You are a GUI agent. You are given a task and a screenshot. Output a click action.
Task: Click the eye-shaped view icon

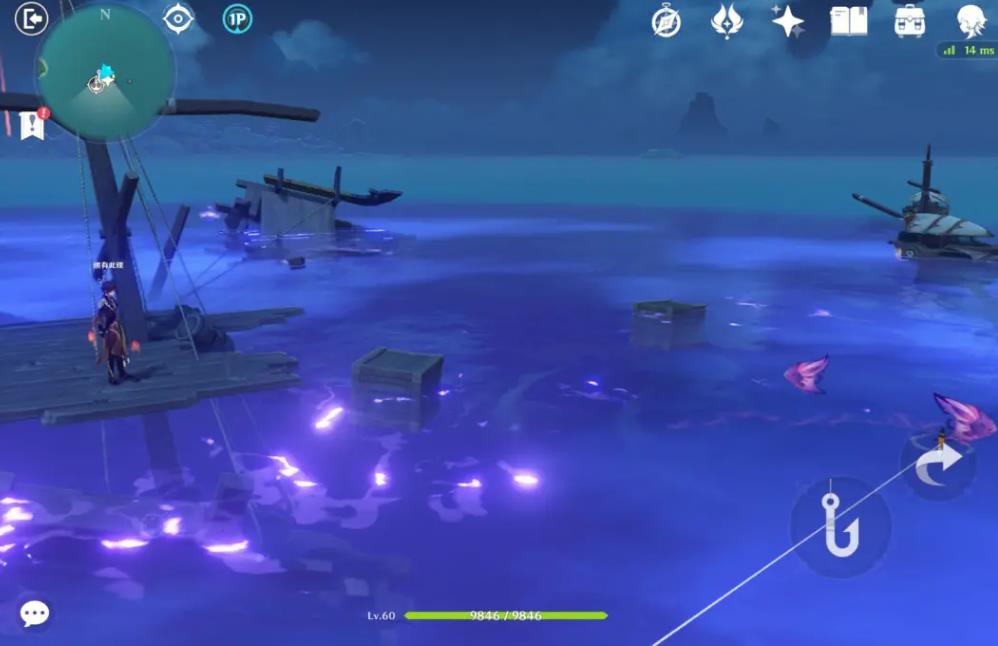click(178, 19)
